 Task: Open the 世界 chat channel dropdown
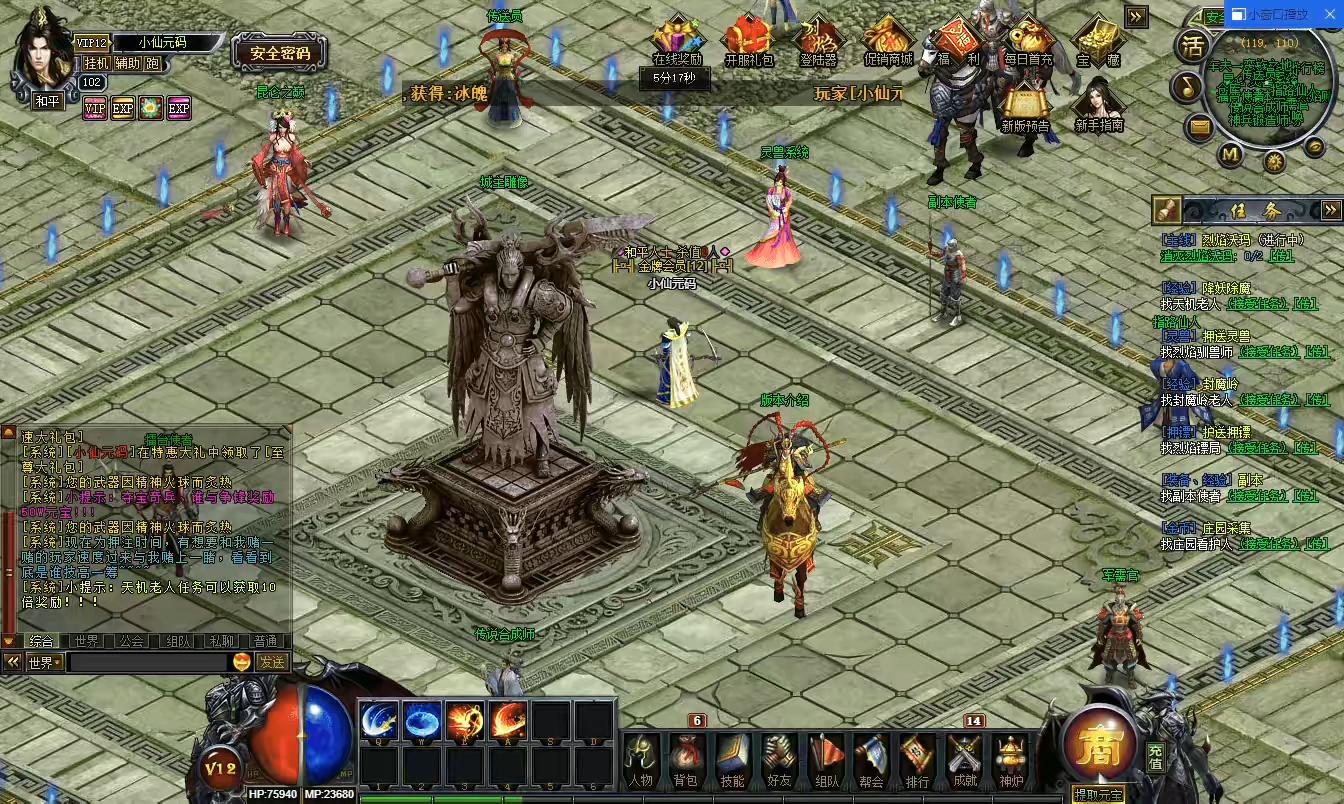[42, 661]
